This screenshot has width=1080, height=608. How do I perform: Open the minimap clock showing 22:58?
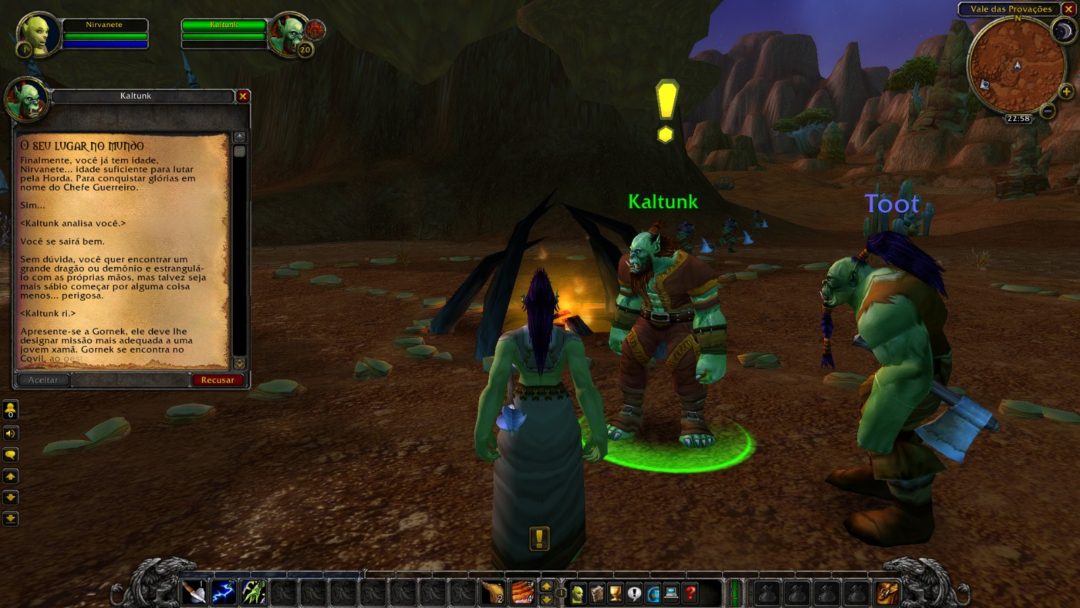click(x=1018, y=118)
